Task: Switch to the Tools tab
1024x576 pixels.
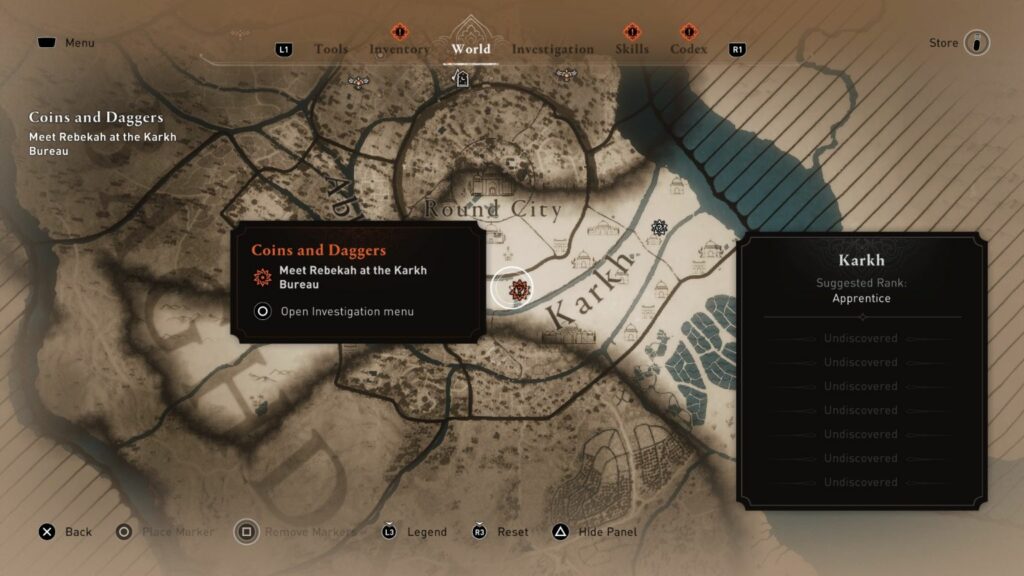Action: [331, 49]
